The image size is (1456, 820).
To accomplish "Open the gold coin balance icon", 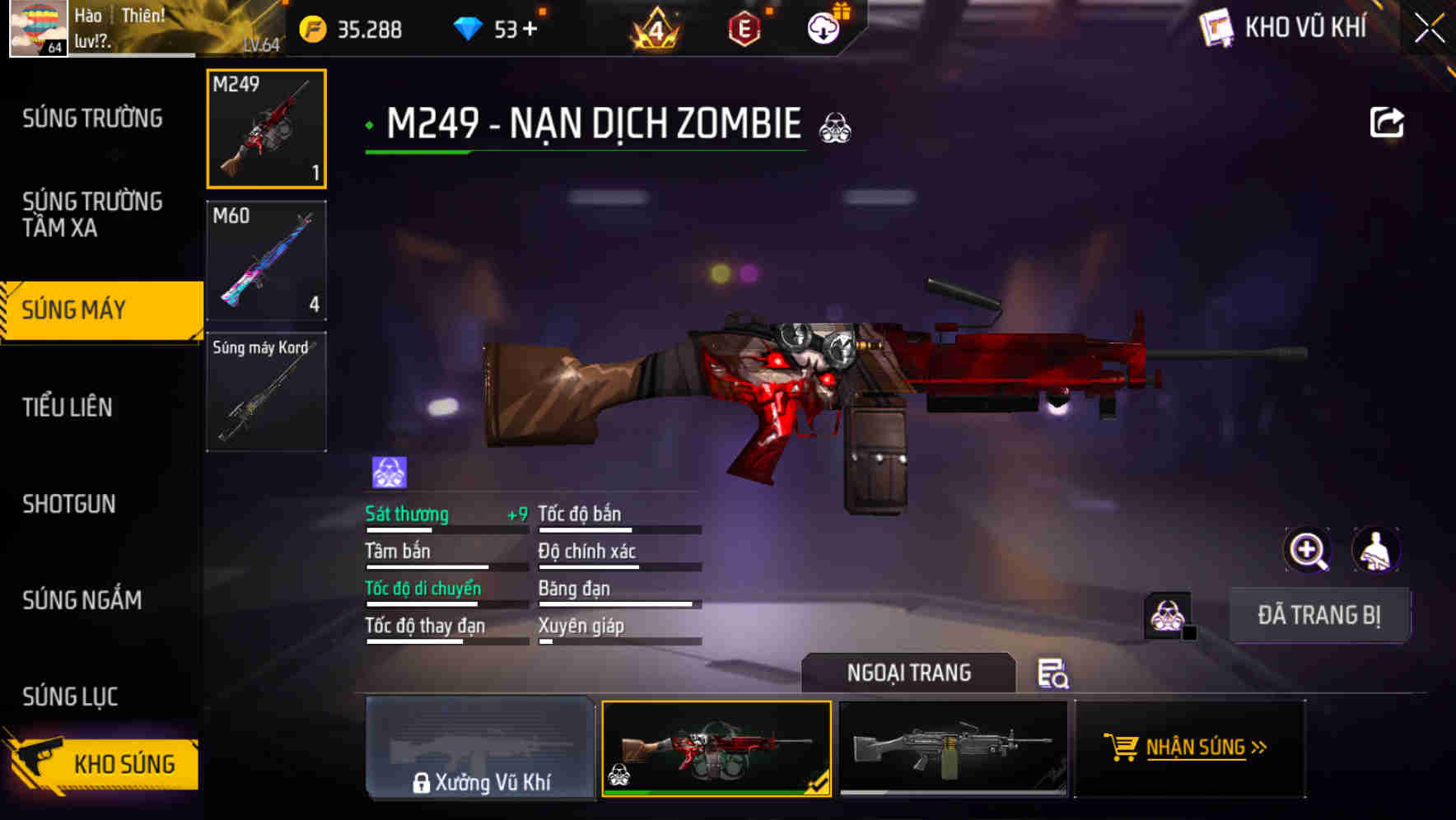I will [311, 28].
